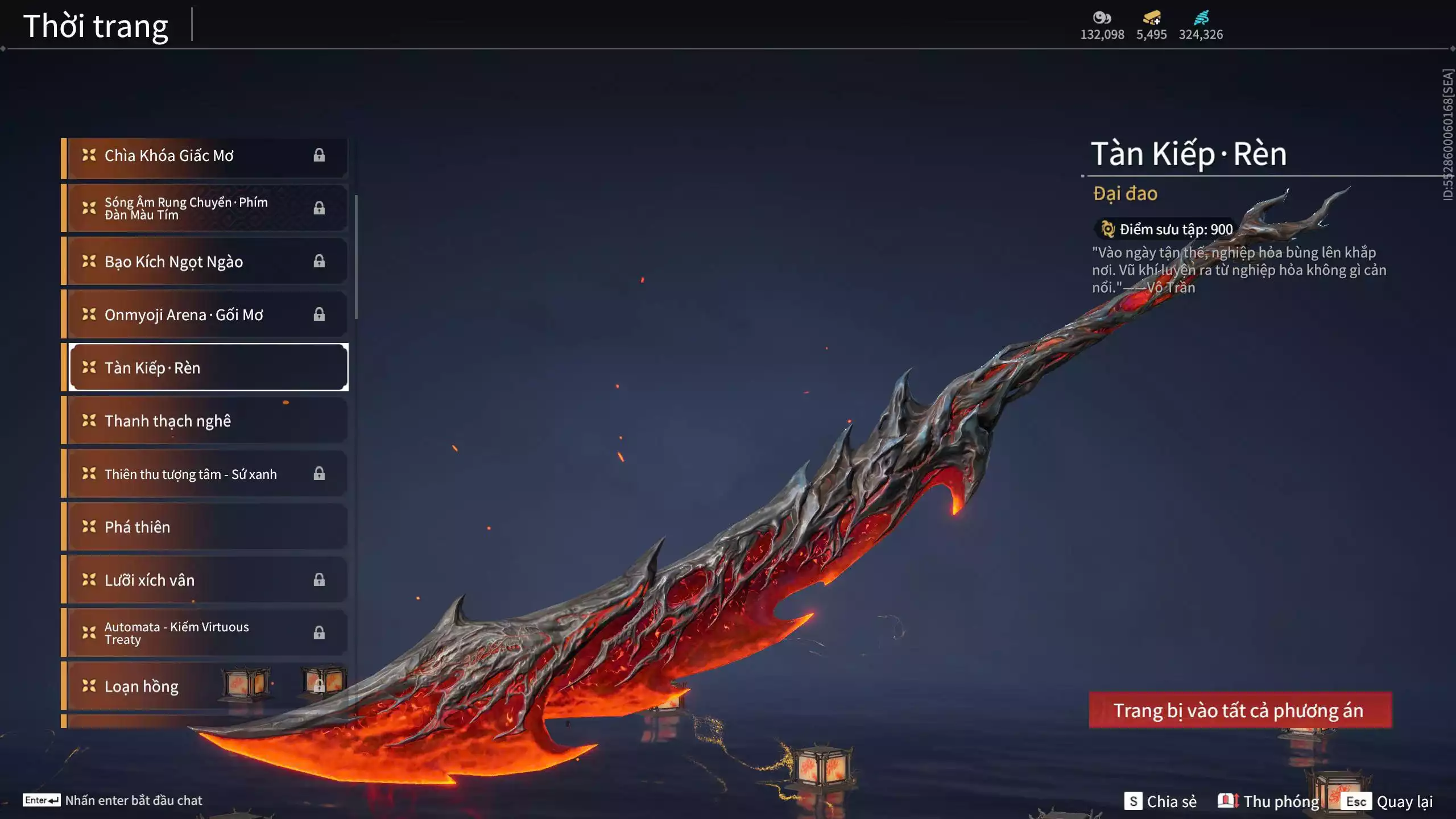Click the teal feather currency icon

pos(1201,18)
